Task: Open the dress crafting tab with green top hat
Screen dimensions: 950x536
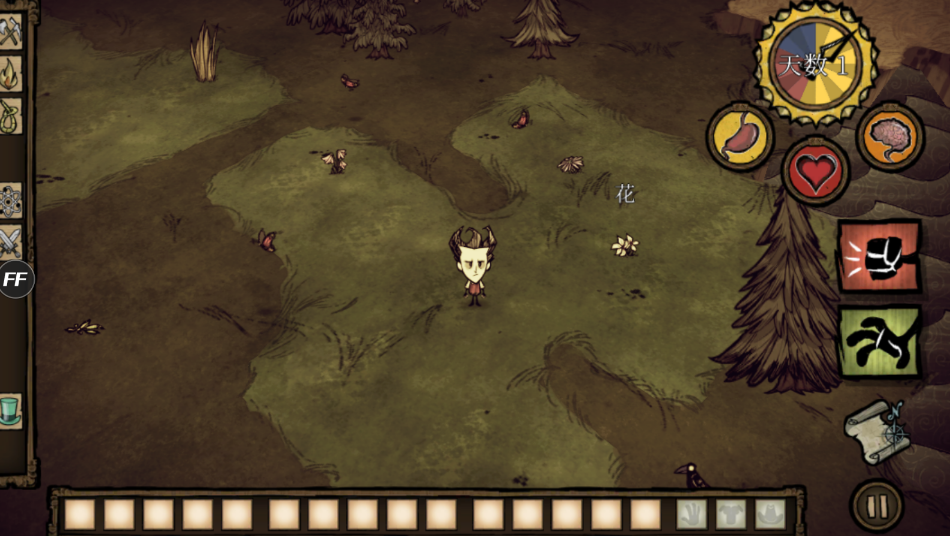Action: pyautogui.click(x=10, y=410)
